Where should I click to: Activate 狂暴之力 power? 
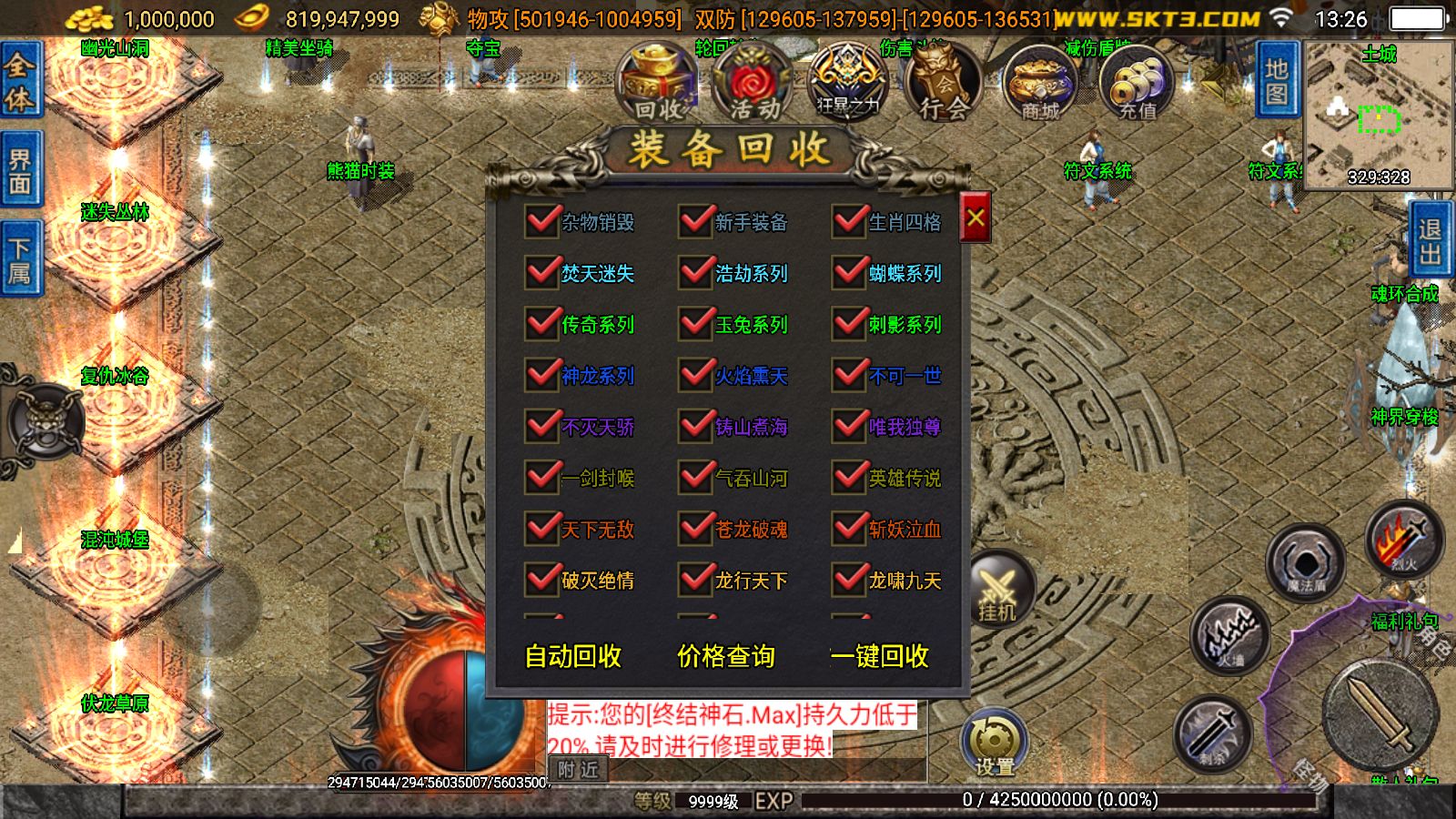point(845,82)
